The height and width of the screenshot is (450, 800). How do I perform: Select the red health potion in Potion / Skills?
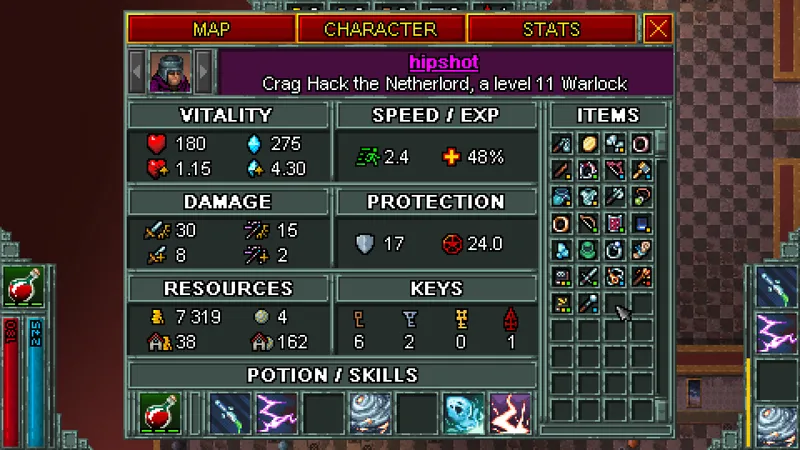pos(159,412)
